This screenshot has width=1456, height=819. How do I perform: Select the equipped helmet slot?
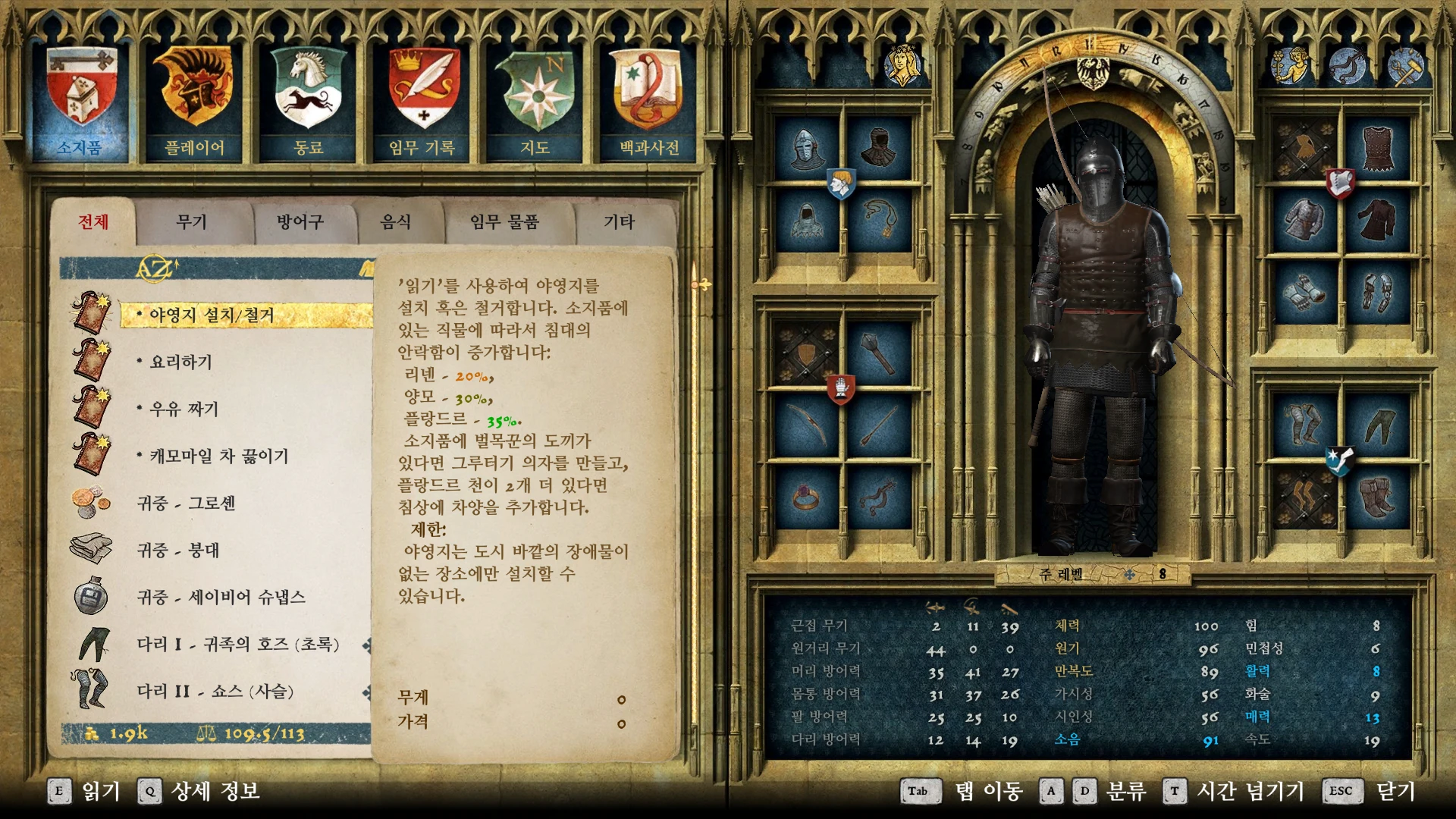click(805, 148)
